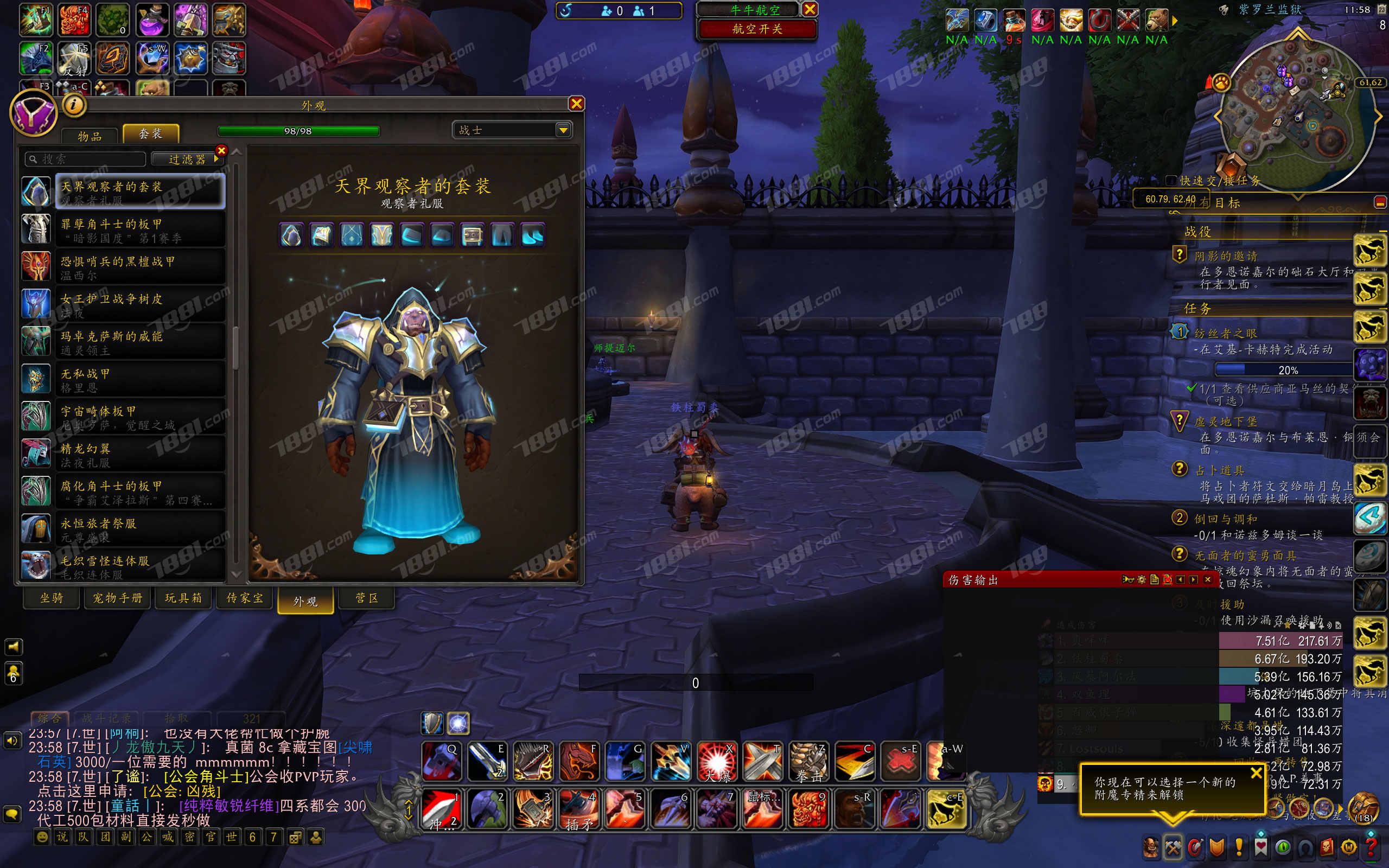
Task: Toggle the 快速交/接任务 checkbox
Action: (x=1171, y=180)
